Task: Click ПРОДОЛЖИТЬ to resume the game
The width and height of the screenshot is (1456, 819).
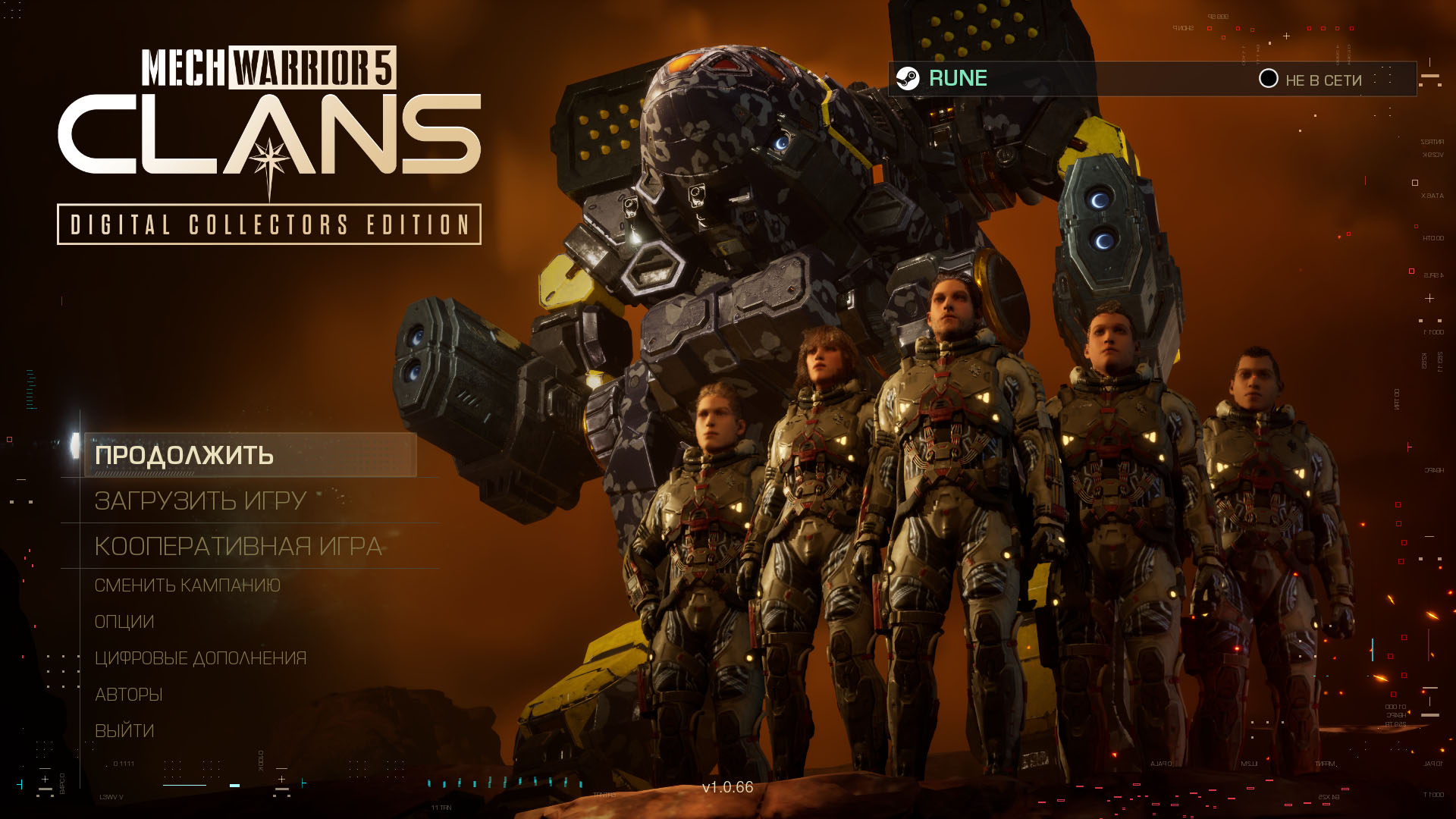Action: tap(185, 455)
